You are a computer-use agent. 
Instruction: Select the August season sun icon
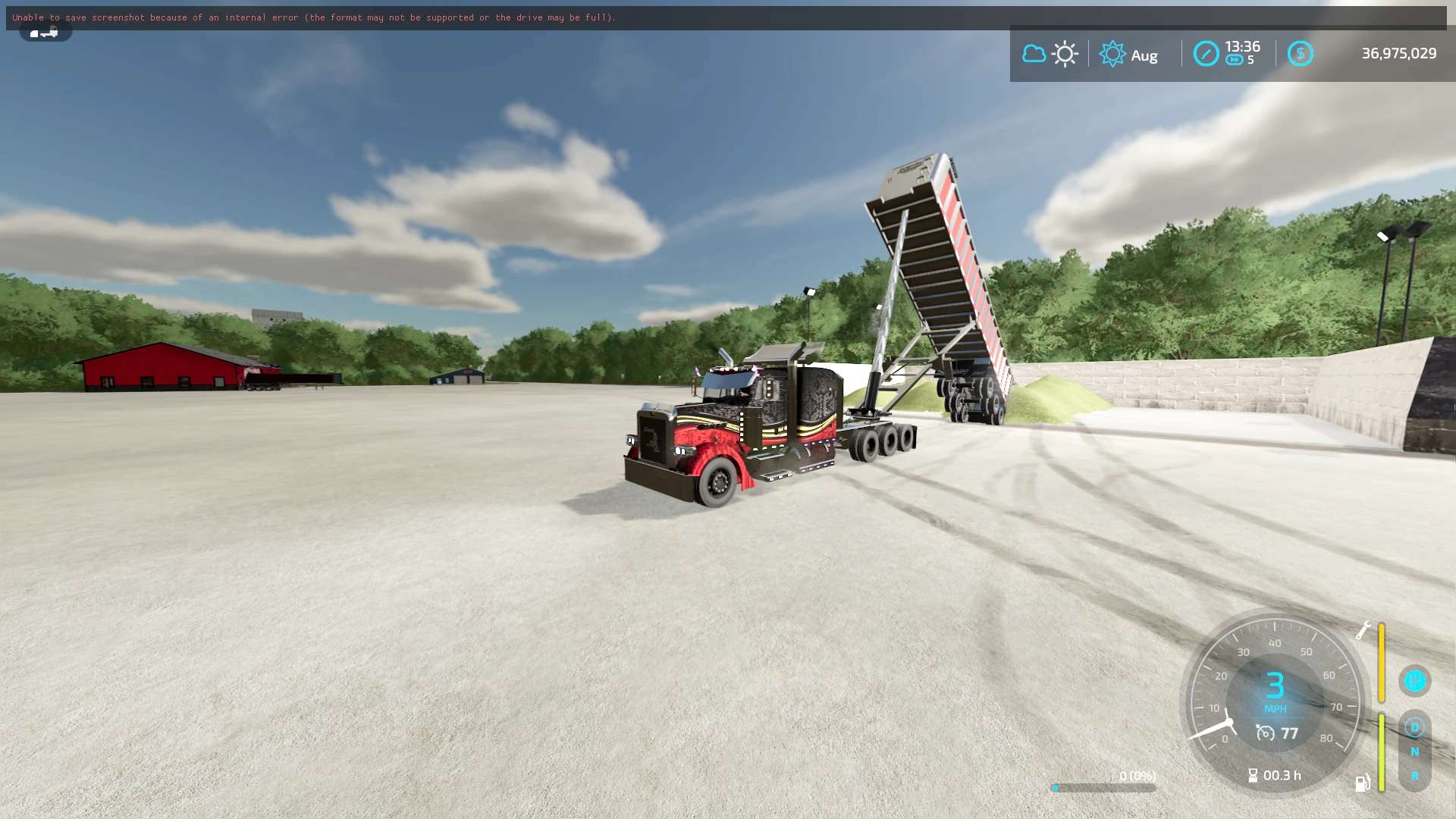[1112, 54]
